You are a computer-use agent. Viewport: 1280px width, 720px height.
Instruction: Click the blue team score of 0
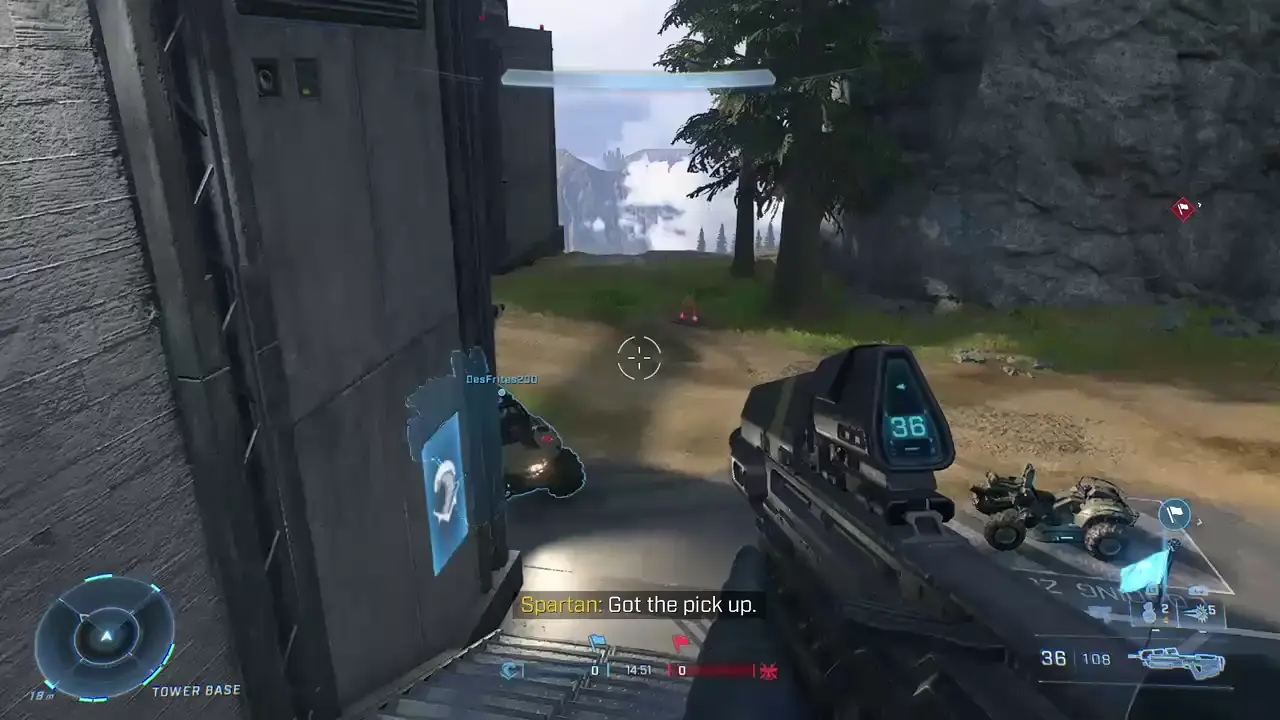pyautogui.click(x=595, y=669)
